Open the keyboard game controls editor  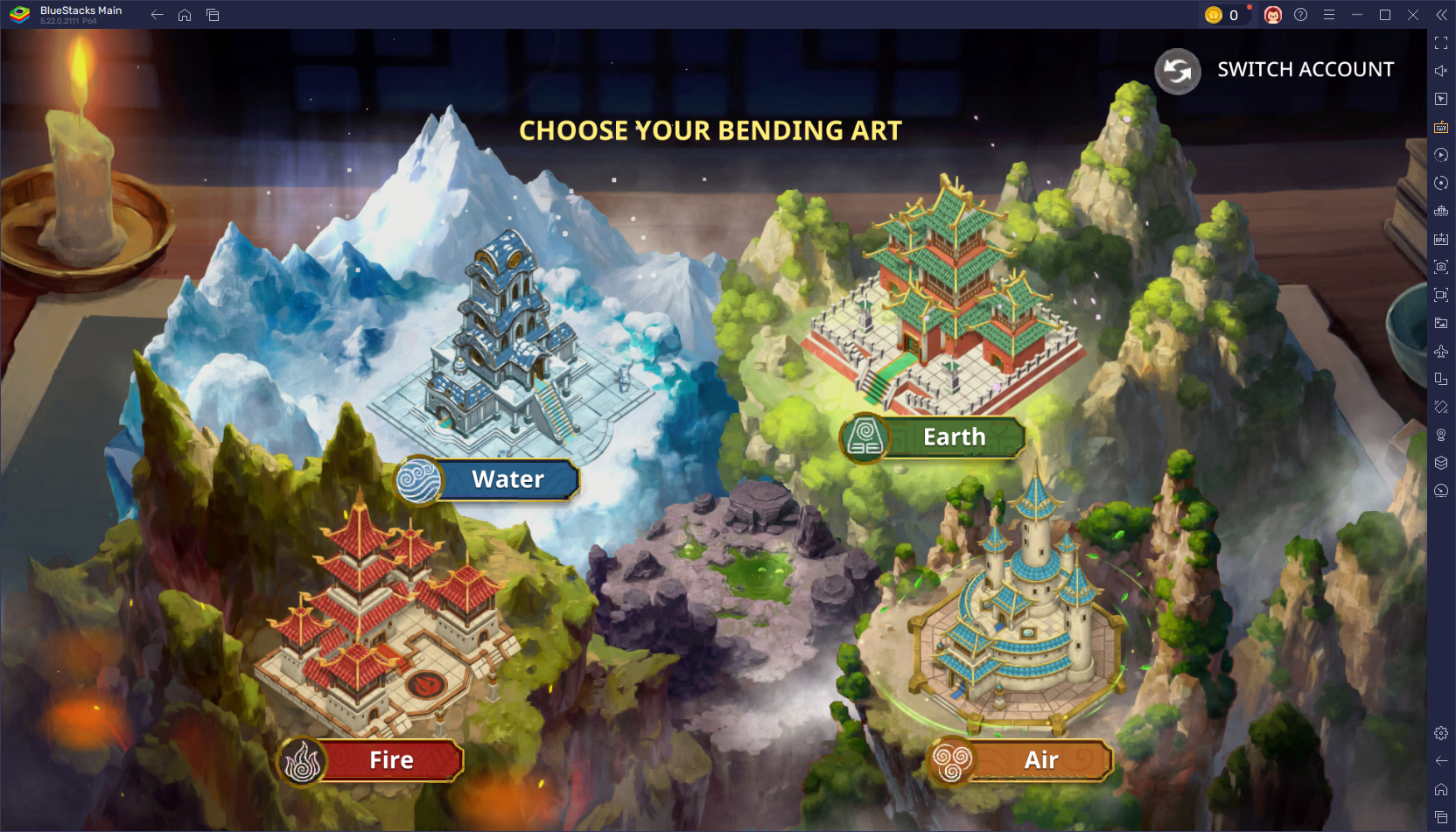pos(1441,127)
